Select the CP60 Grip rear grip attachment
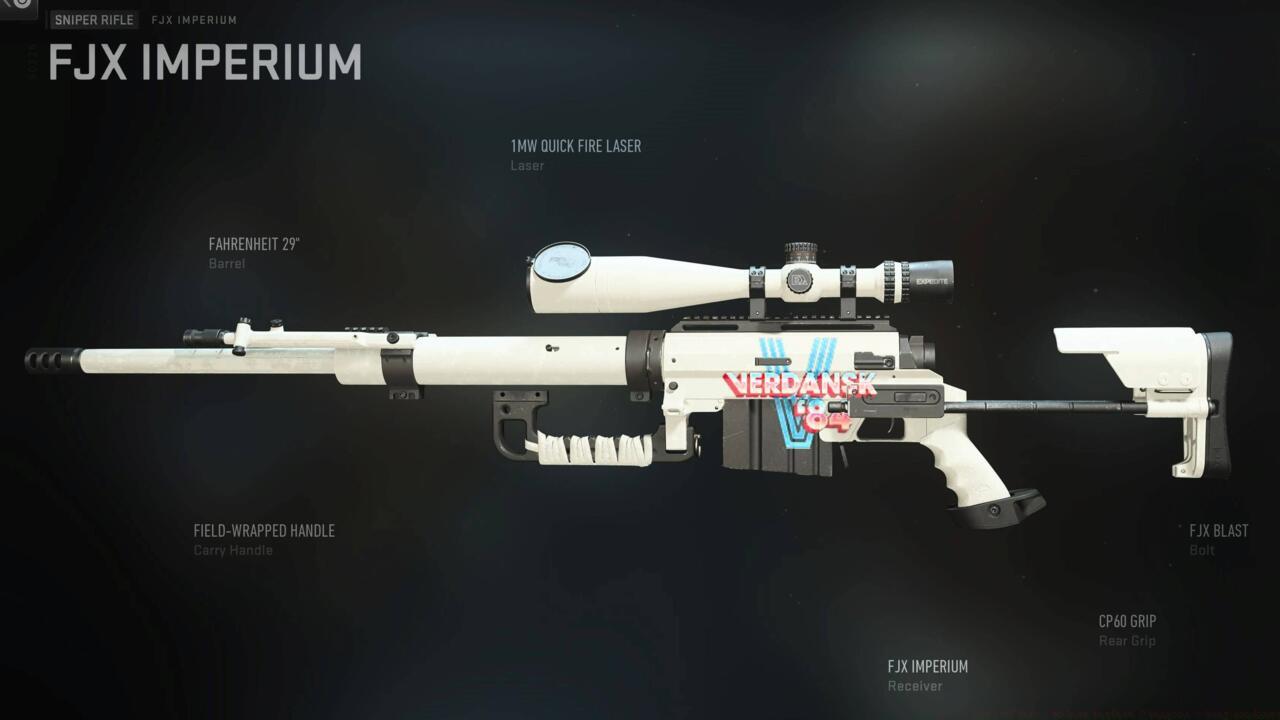The width and height of the screenshot is (1280, 720). point(1128,621)
